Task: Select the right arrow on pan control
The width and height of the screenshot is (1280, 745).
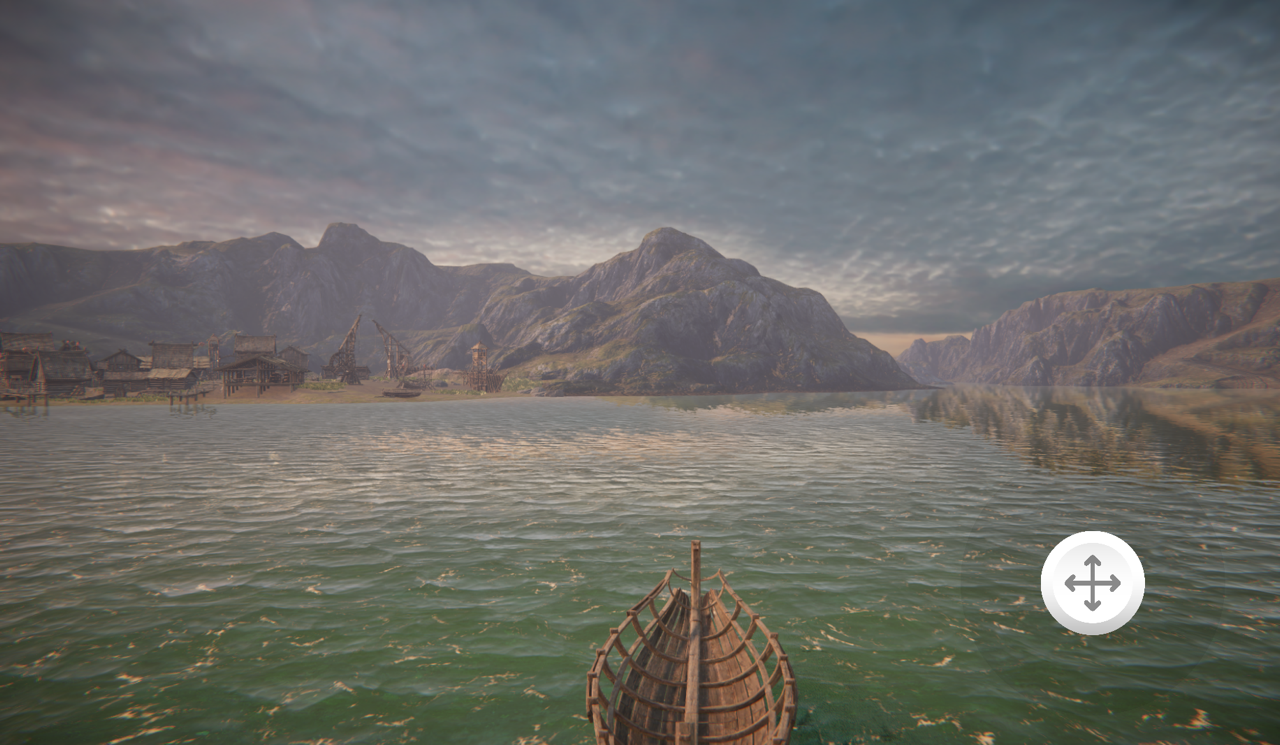Action: pos(1115,582)
